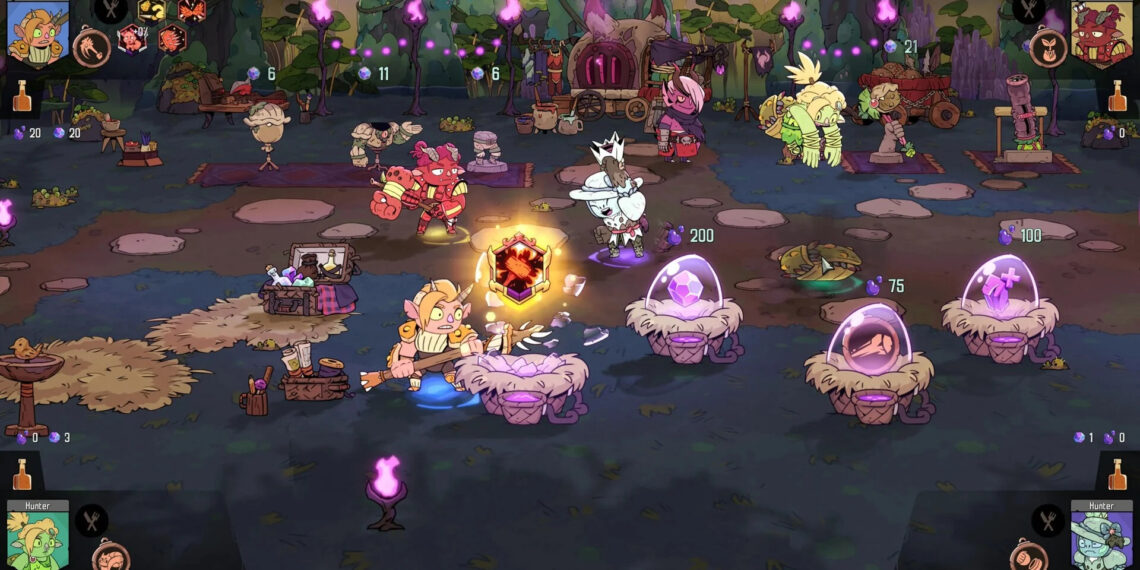1140x570 pixels.
Task: Use the blonde goblin's orange potion bottle
Action: pos(22,96)
